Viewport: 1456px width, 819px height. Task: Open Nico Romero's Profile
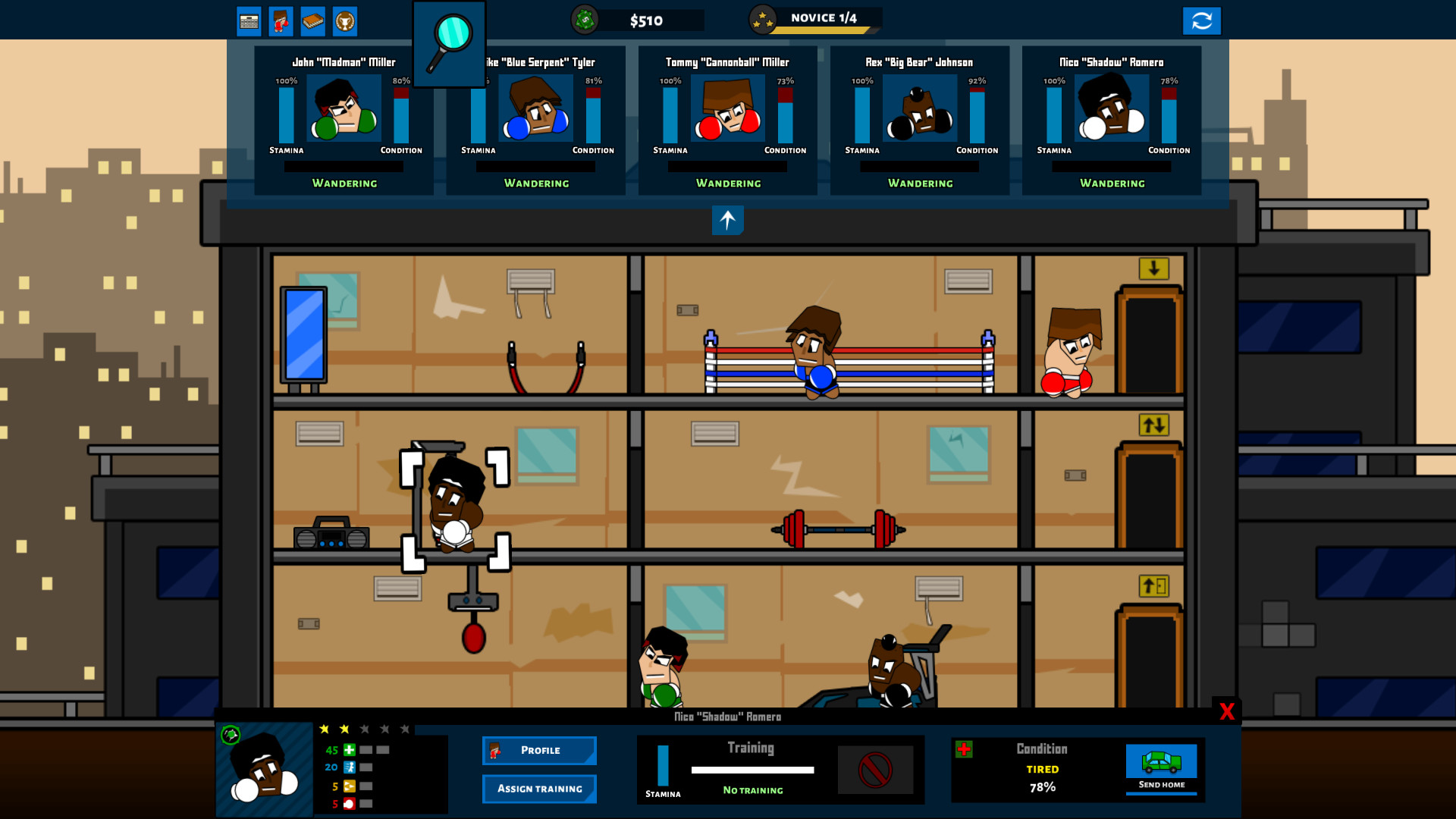[539, 750]
